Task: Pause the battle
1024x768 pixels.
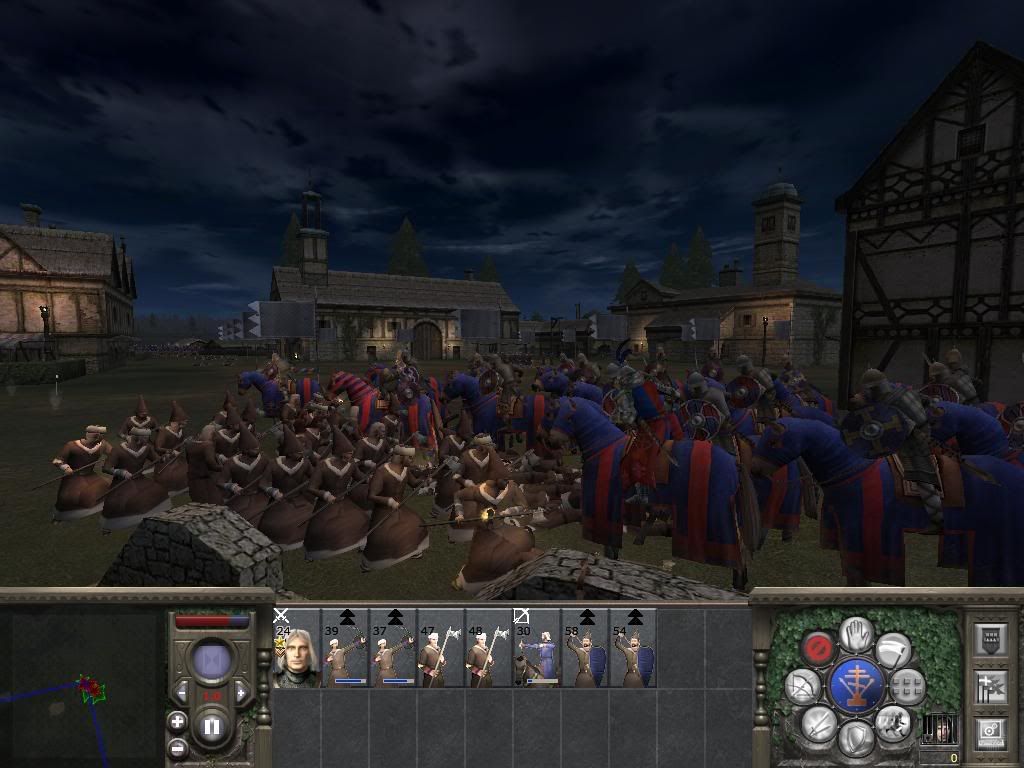Action: tap(212, 727)
